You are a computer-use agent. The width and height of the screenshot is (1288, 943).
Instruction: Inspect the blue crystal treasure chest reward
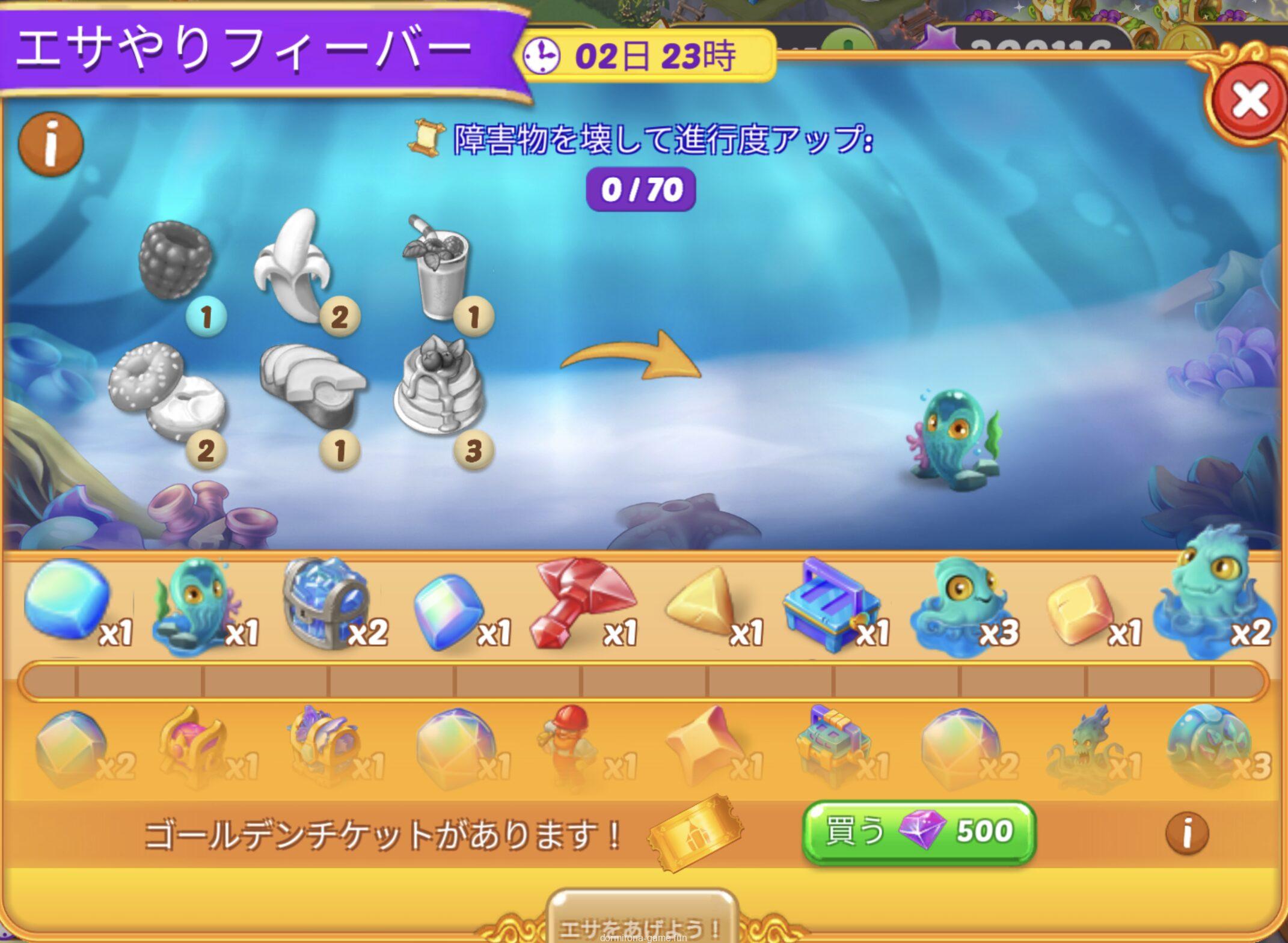[x=325, y=603]
